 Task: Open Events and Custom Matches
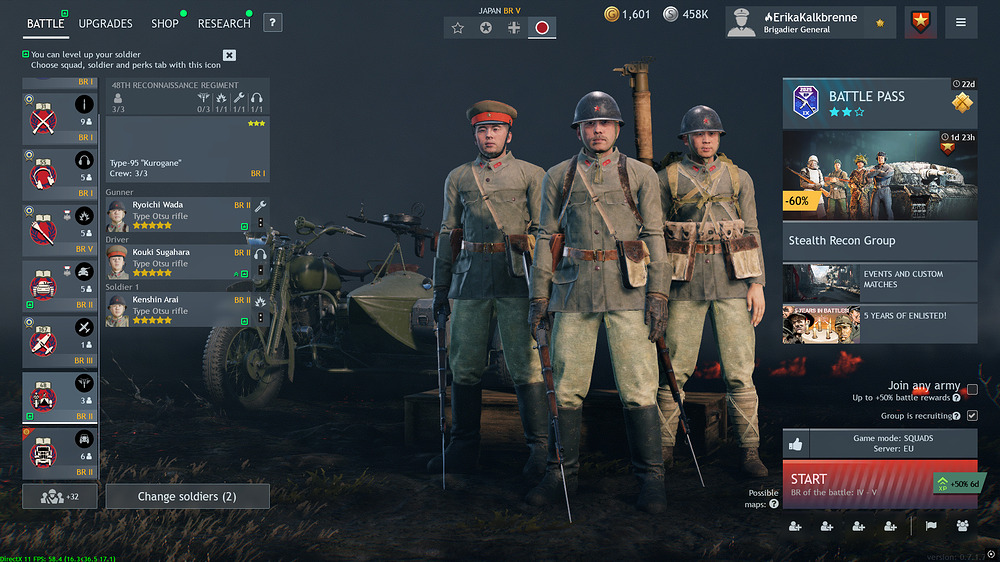pos(879,282)
